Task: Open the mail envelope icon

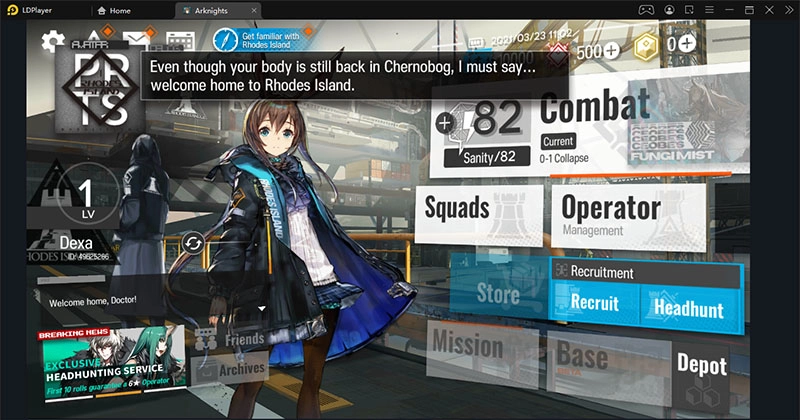Action: (x=133, y=42)
